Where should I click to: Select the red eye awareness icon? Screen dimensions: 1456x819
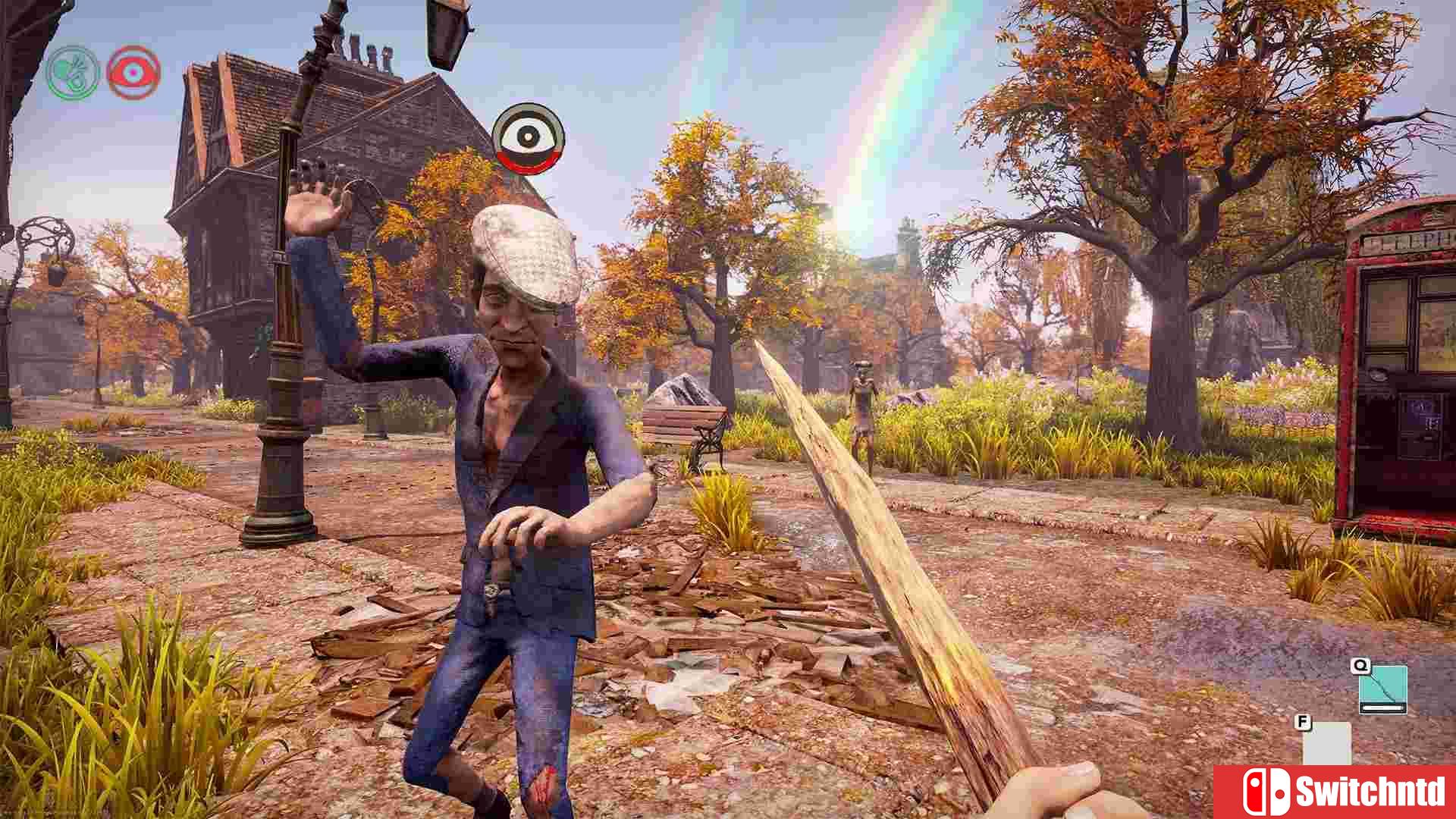[135, 72]
